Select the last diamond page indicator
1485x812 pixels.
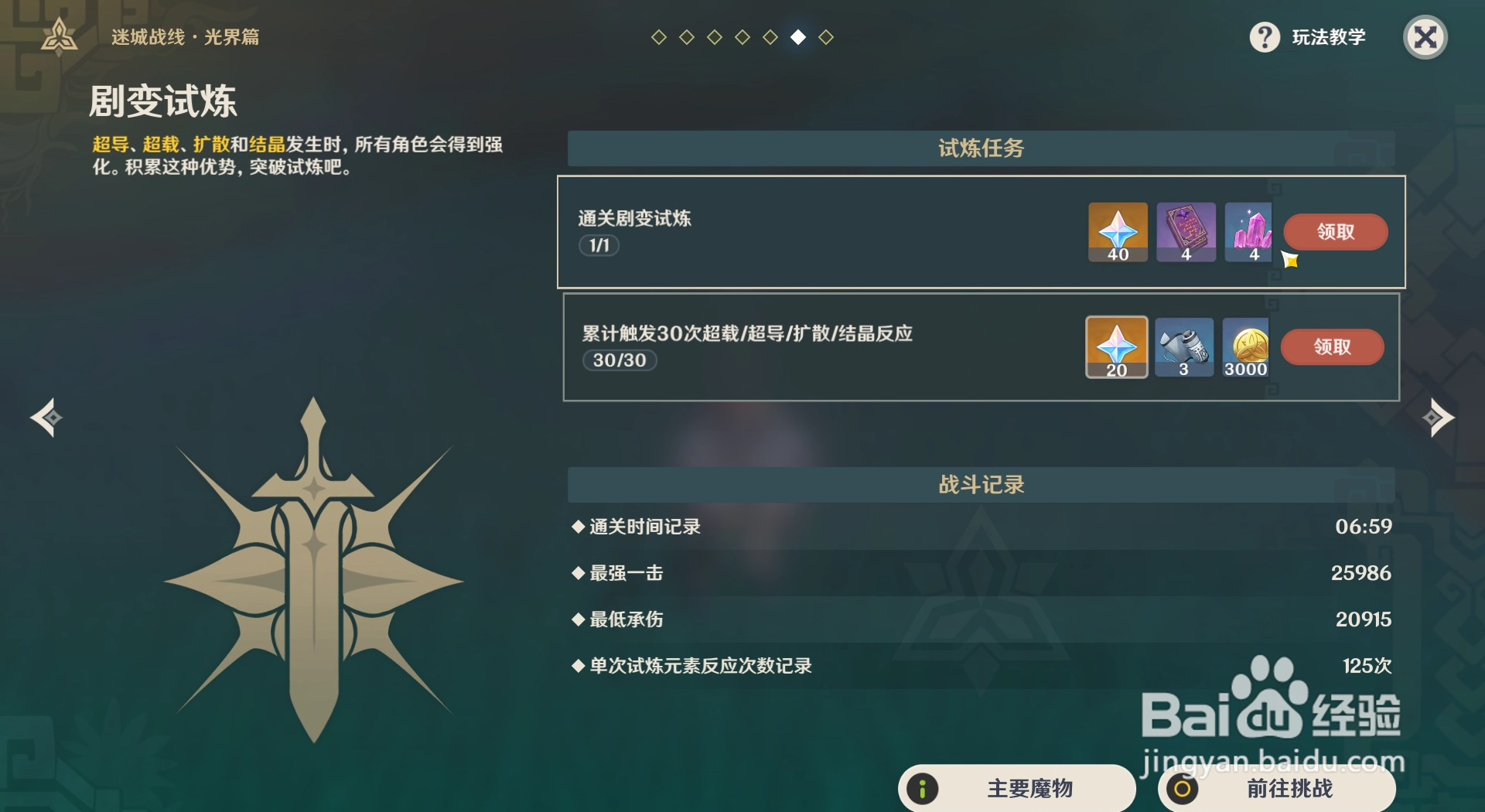click(x=827, y=35)
